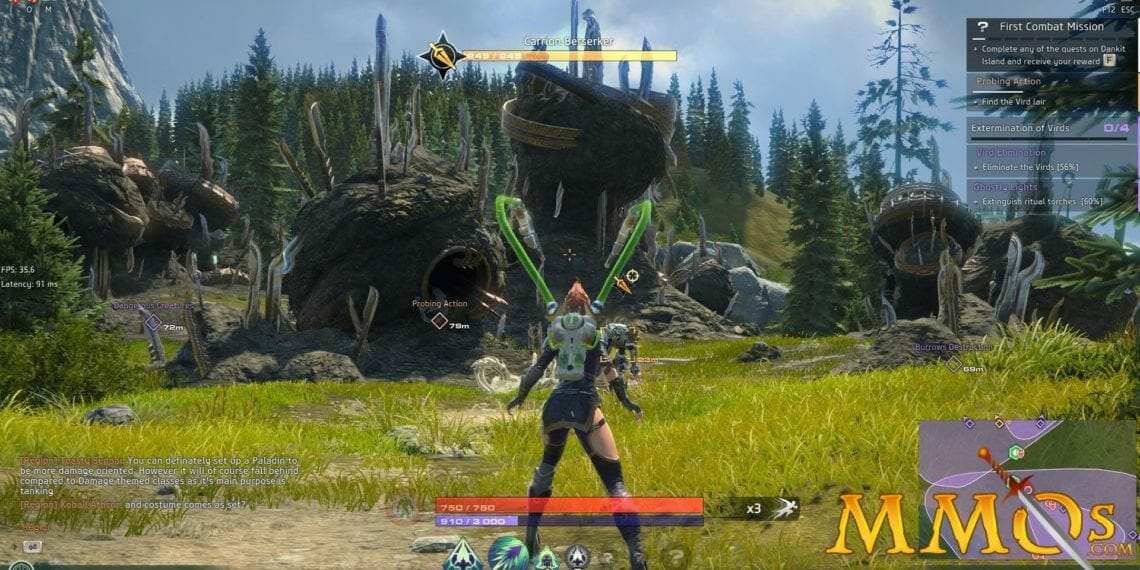
Task: Activate the small triangular masked-figure ability
Action: click(545, 558)
